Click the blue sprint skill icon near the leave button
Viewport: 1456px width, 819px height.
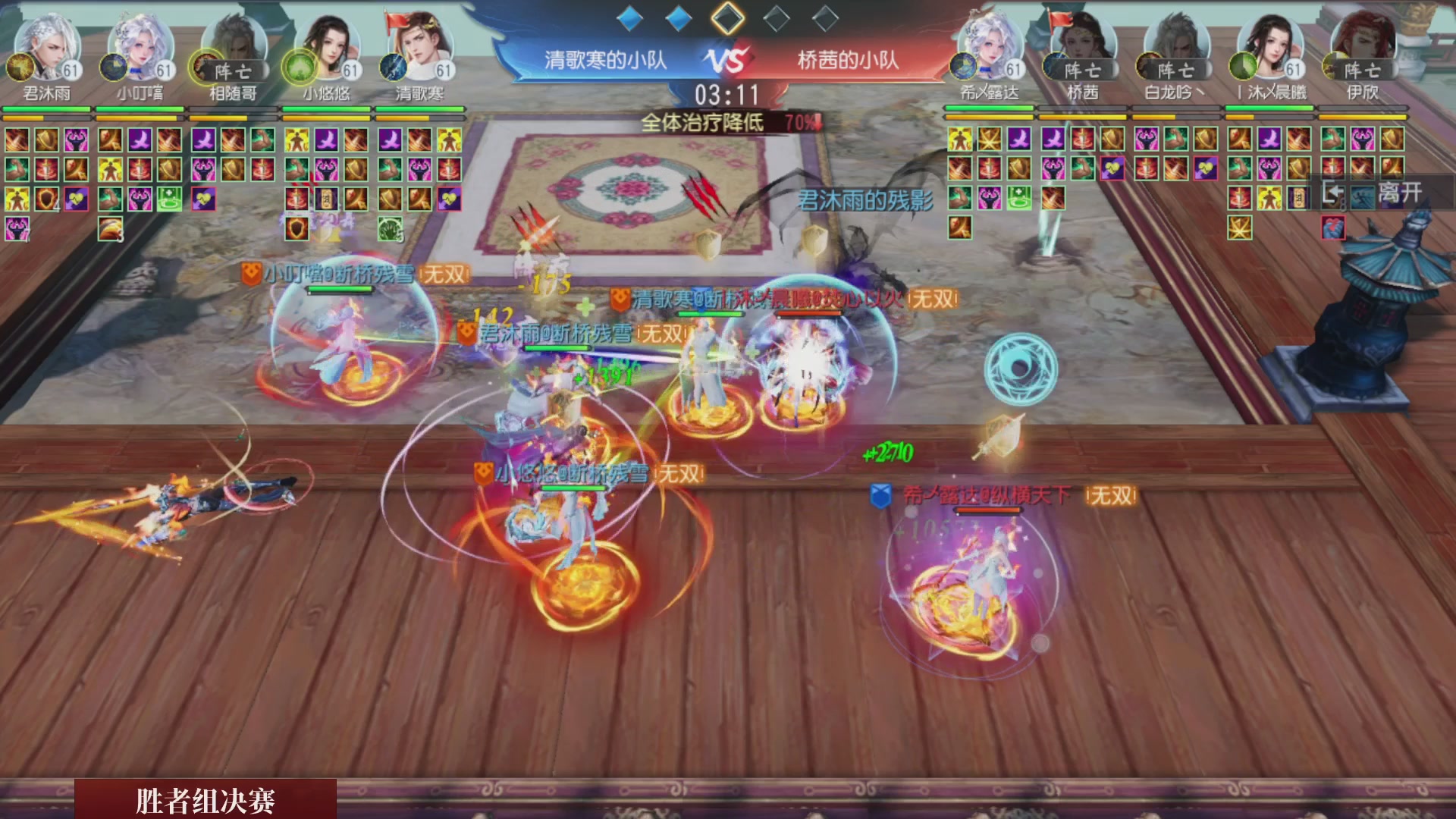click(1362, 198)
